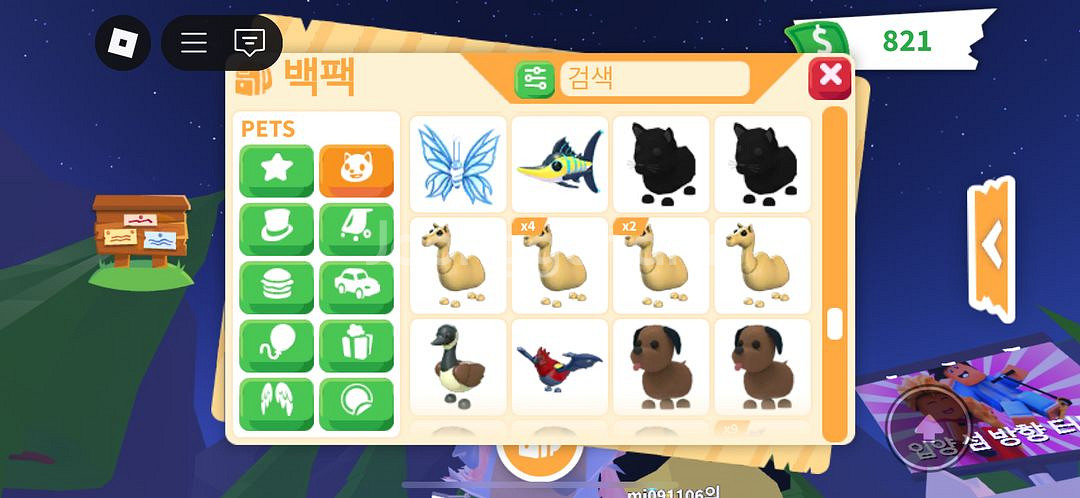This screenshot has height=498, width=1080.
Task: Select the star favorites category
Action: [276, 170]
